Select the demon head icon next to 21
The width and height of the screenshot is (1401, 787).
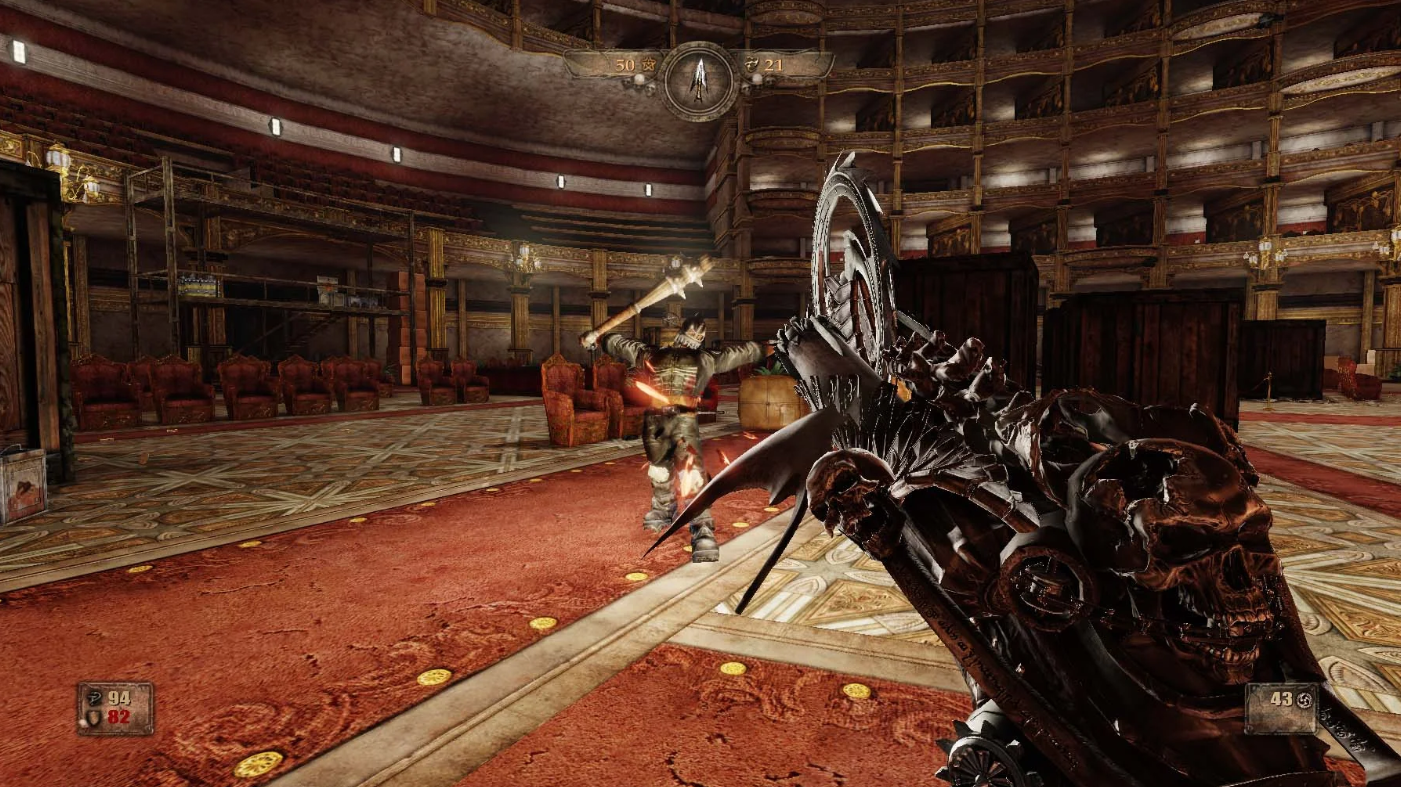[x=753, y=65]
